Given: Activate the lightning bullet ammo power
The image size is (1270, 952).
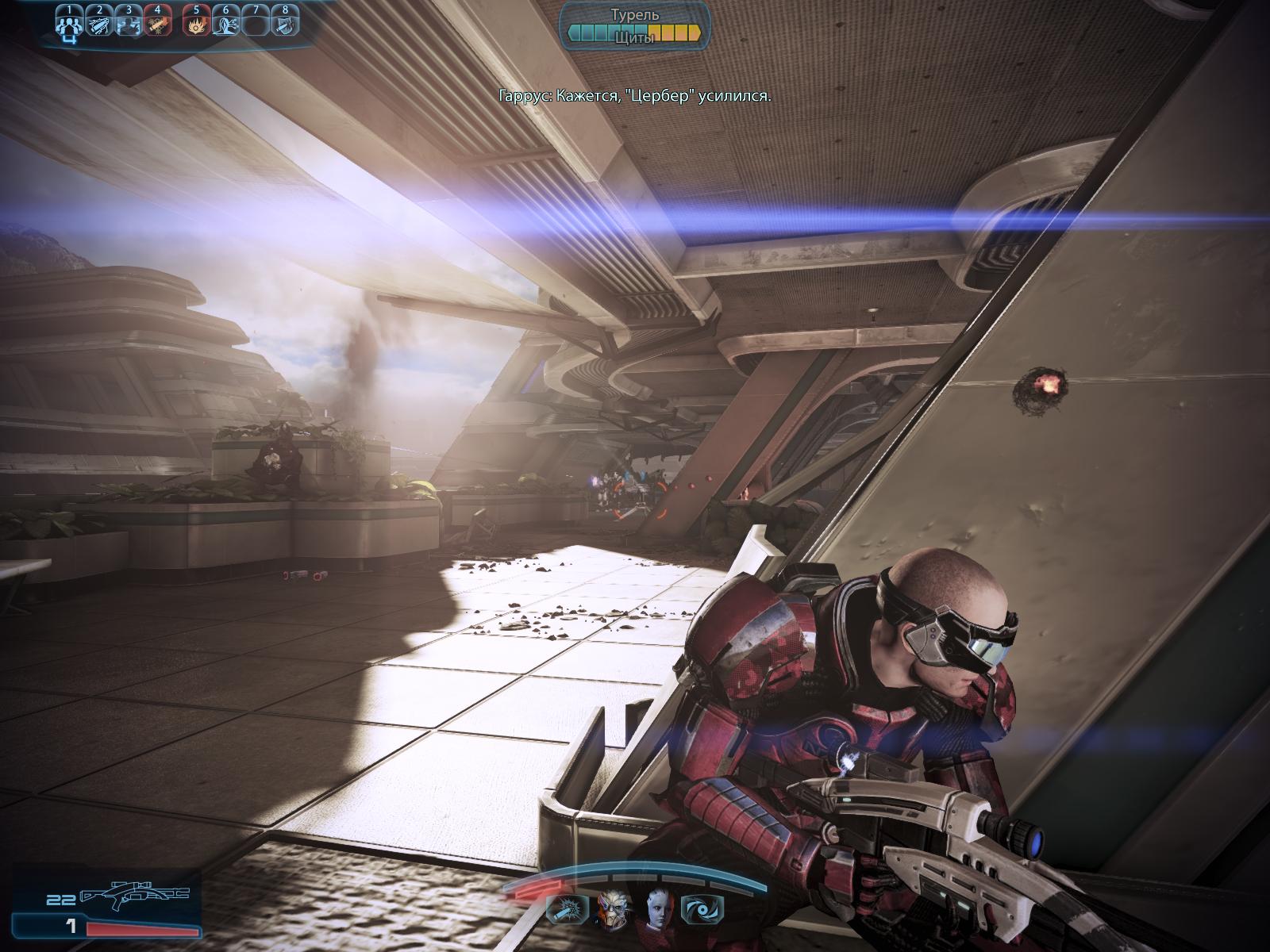Looking at the screenshot, I should click(100, 26).
